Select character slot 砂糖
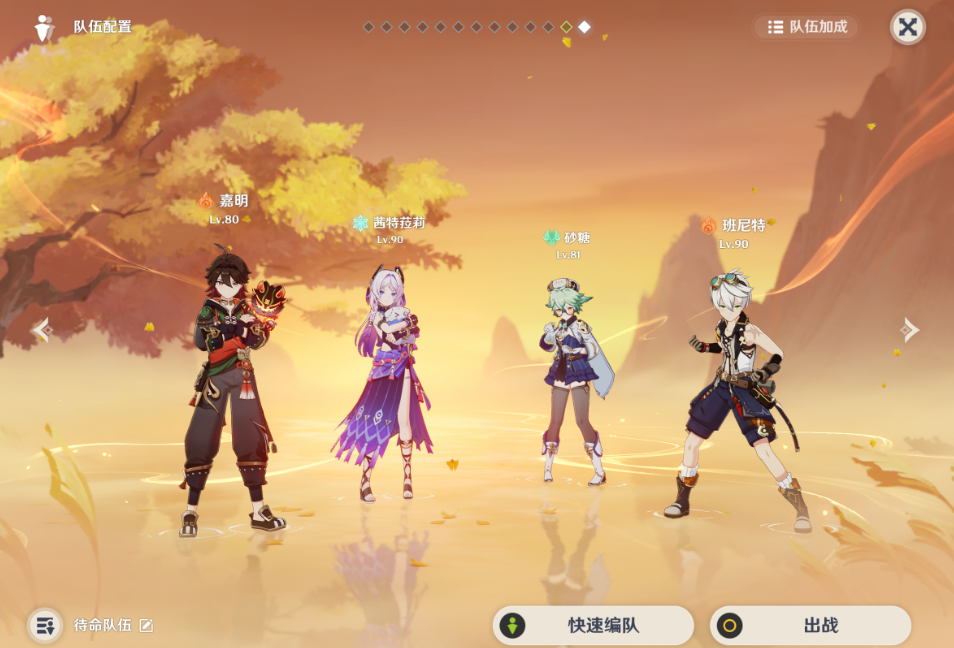This screenshot has height=648, width=954. click(574, 380)
